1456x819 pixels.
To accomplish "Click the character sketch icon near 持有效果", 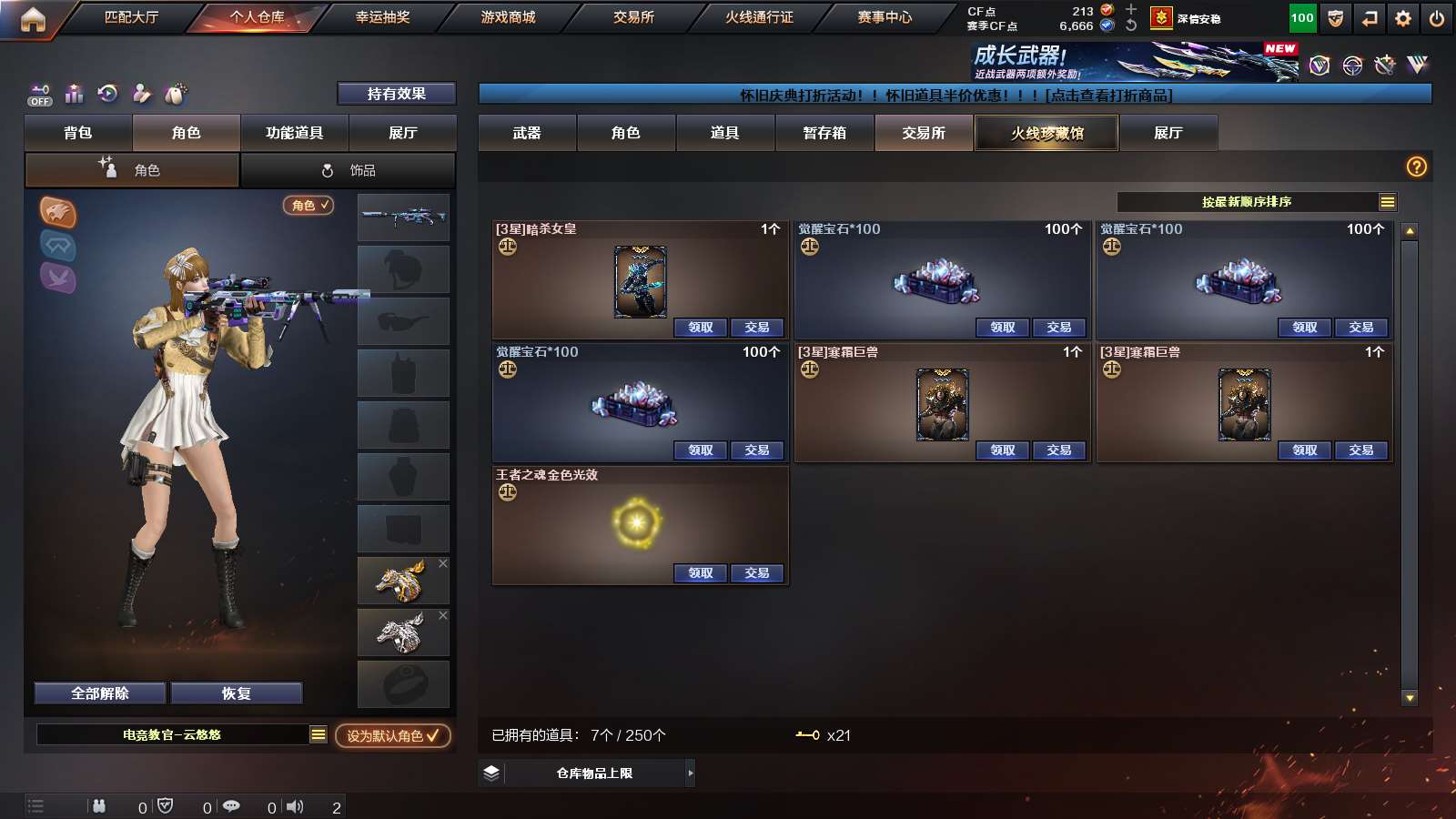I will [141, 94].
